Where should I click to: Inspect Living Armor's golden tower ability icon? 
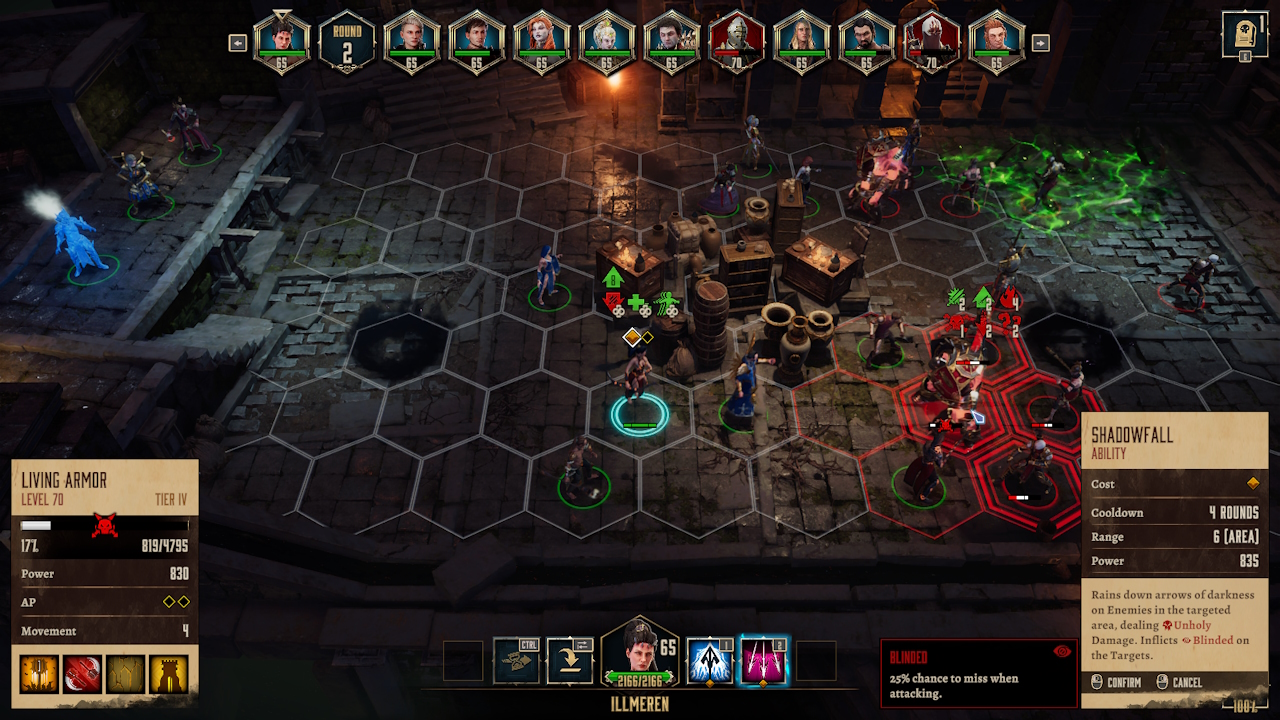(x=169, y=675)
